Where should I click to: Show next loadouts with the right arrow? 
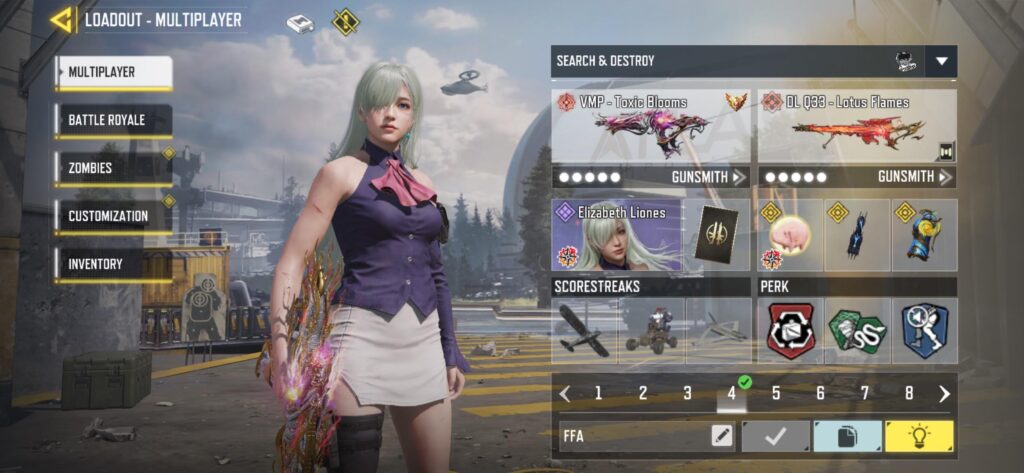coord(944,394)
